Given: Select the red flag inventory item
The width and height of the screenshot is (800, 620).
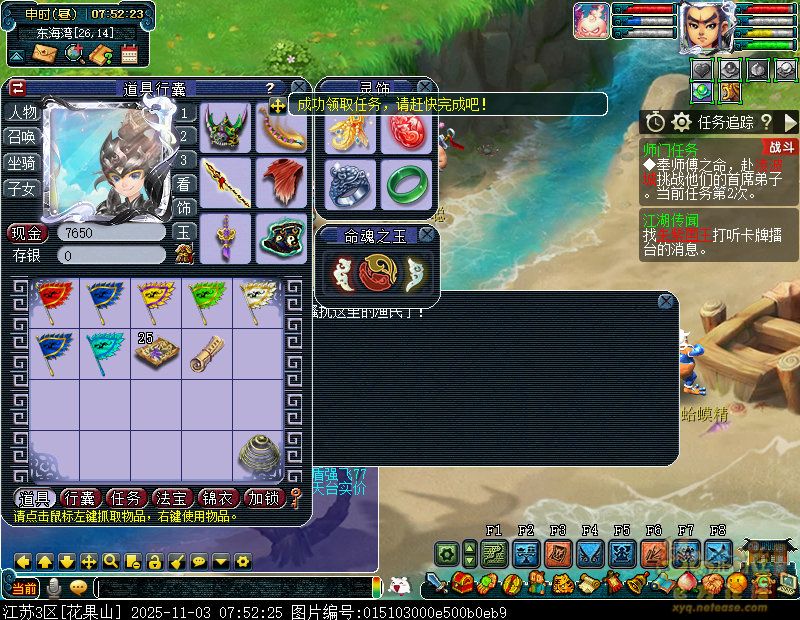Looking at the screenshot, I should point(51,299).
